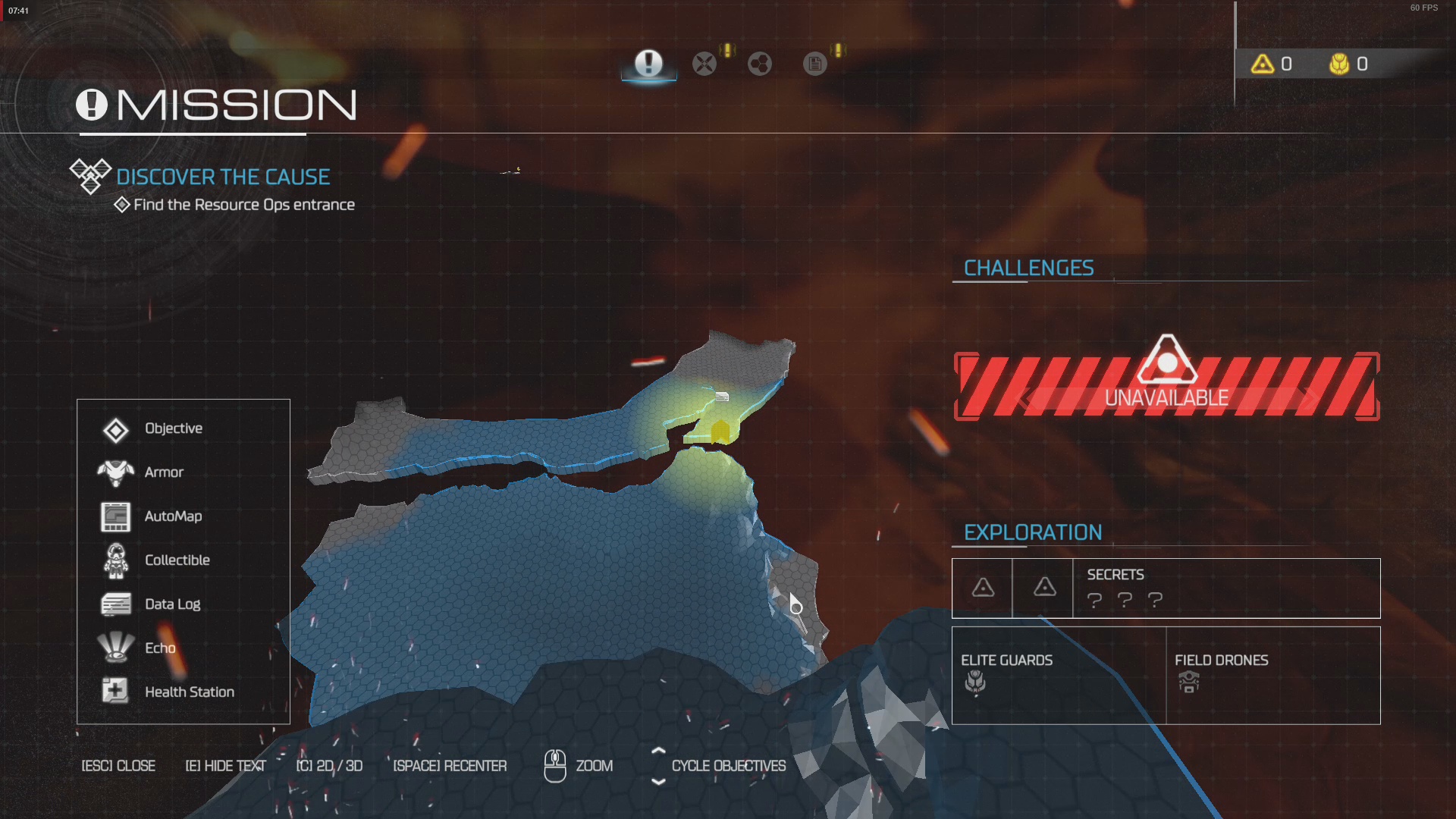The height and width of the screenshot is (819, 1456).
Task: Toggle the map view with [C] 2D/3D
Action: (x=330, y=766)
